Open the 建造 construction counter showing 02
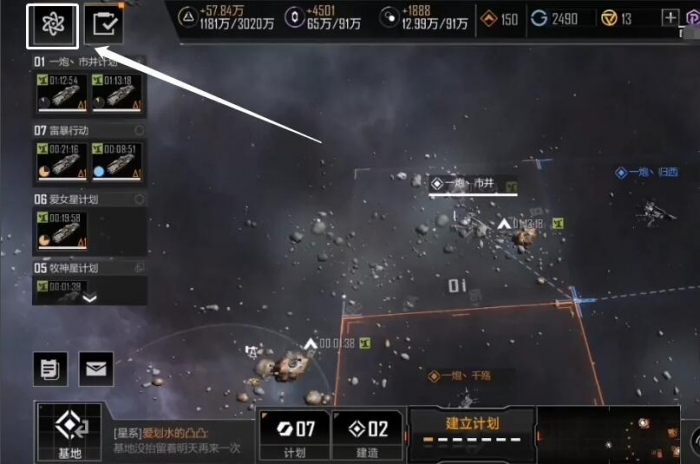Viewport: 700px width, 464px height. (x=366, y=435)
